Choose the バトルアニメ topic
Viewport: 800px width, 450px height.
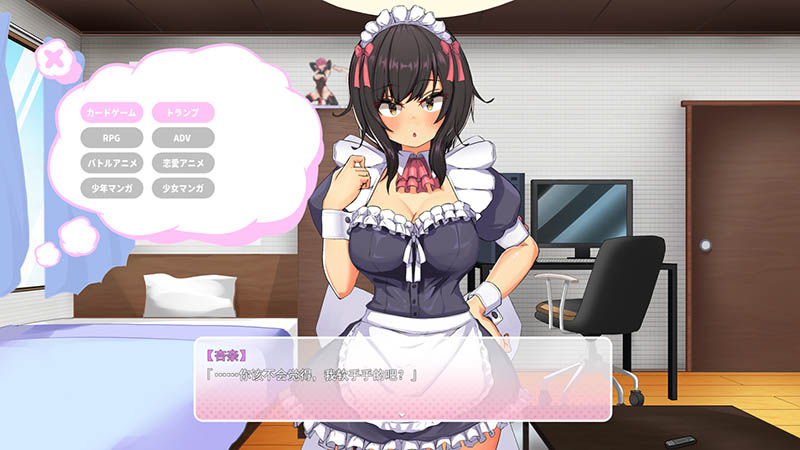tap(113, 162)
